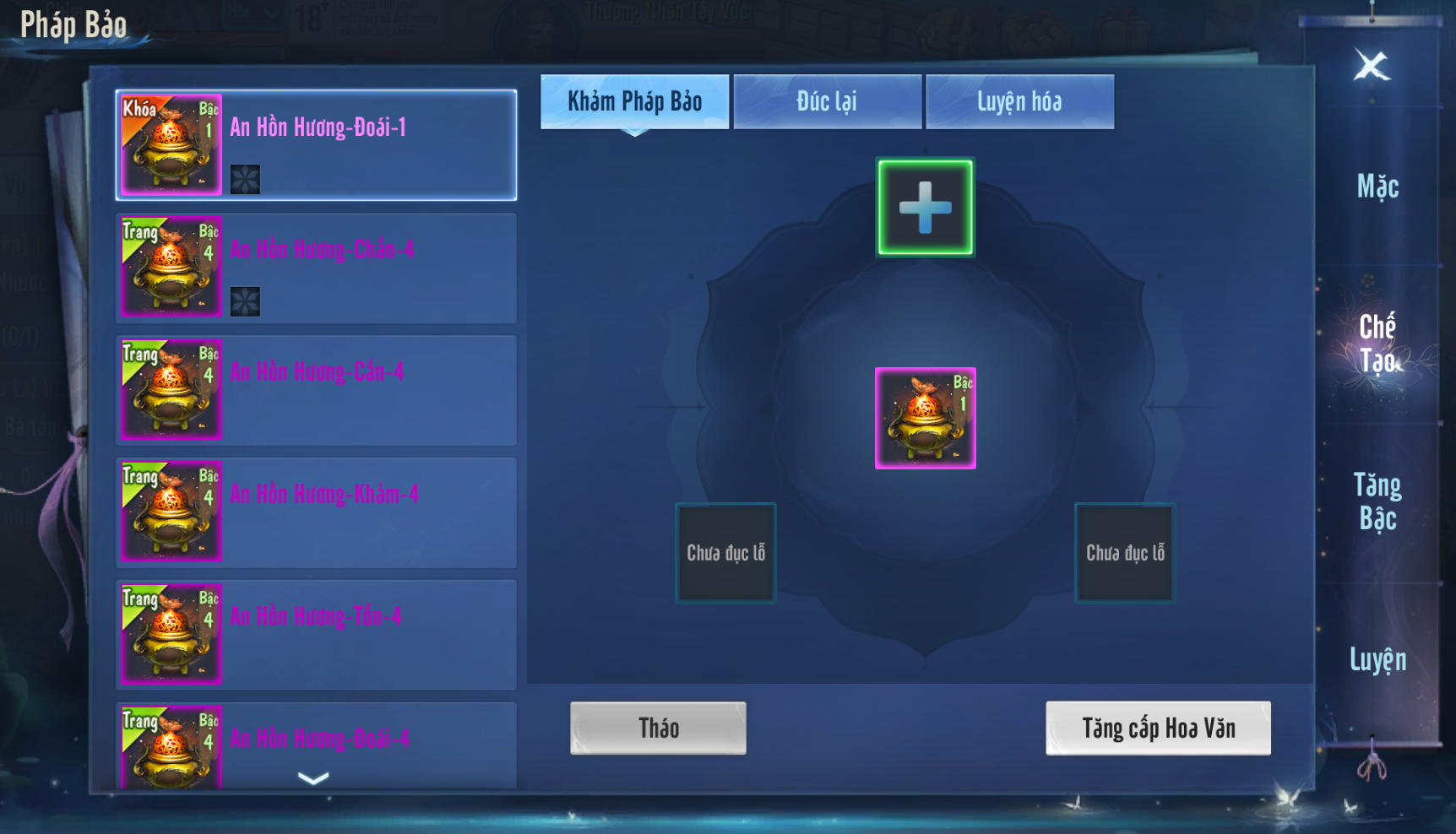
Task: Choose An Hồn Hương-Chấn-4 from the list
Action: coord(316,268)
